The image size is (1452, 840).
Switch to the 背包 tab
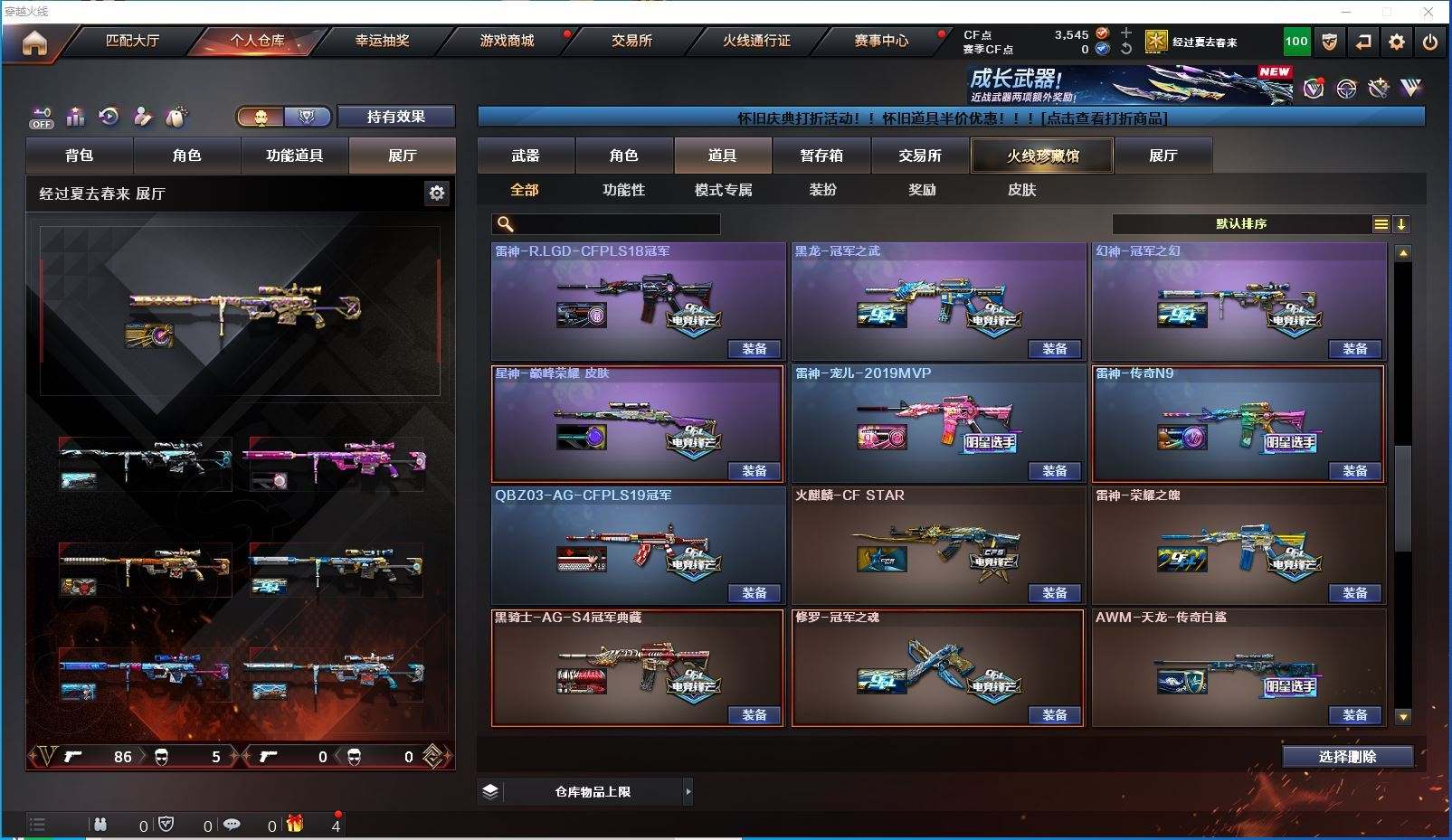pos(80,156)
